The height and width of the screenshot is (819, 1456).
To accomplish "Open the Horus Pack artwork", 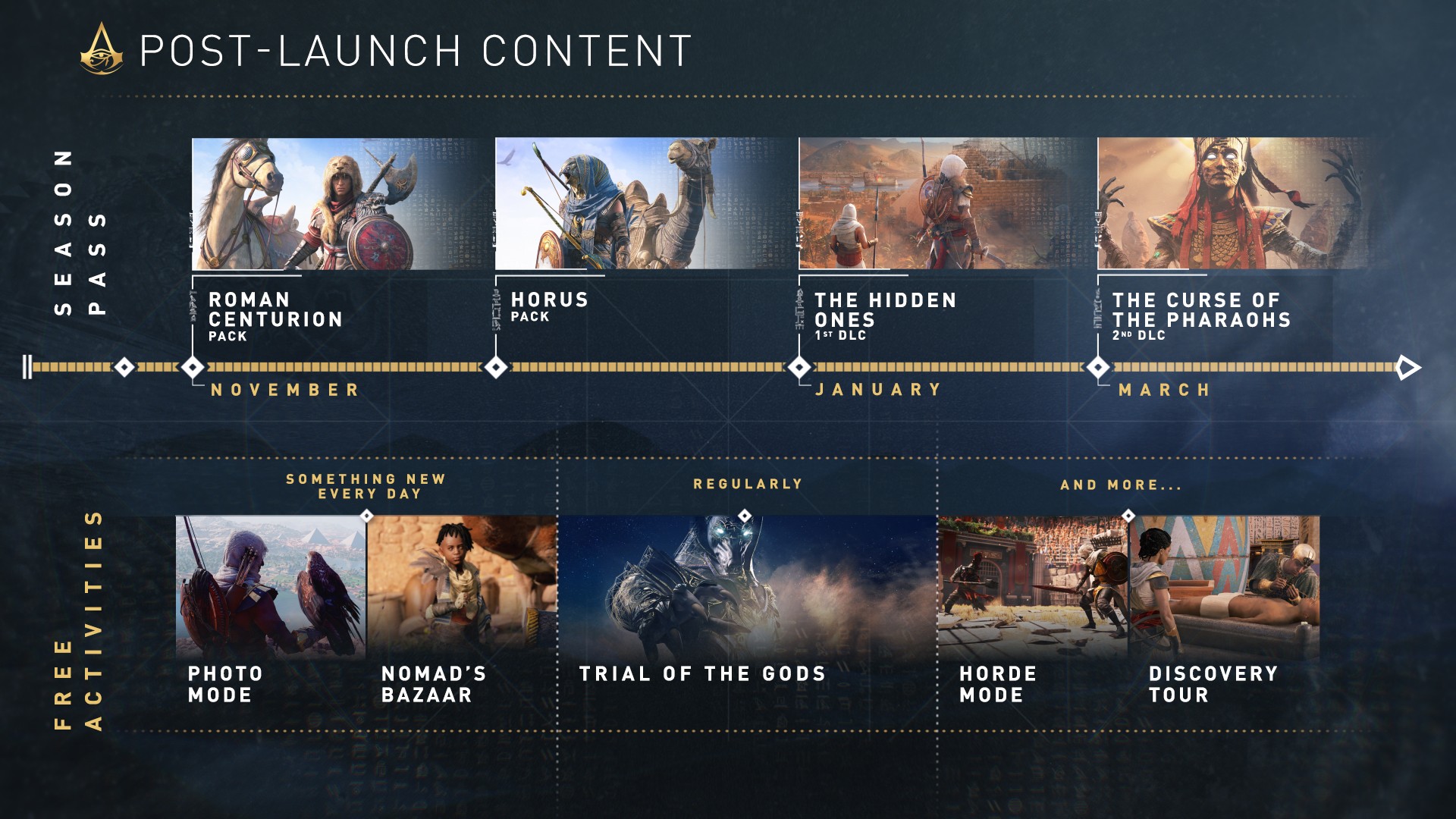I will coord(645,203).
